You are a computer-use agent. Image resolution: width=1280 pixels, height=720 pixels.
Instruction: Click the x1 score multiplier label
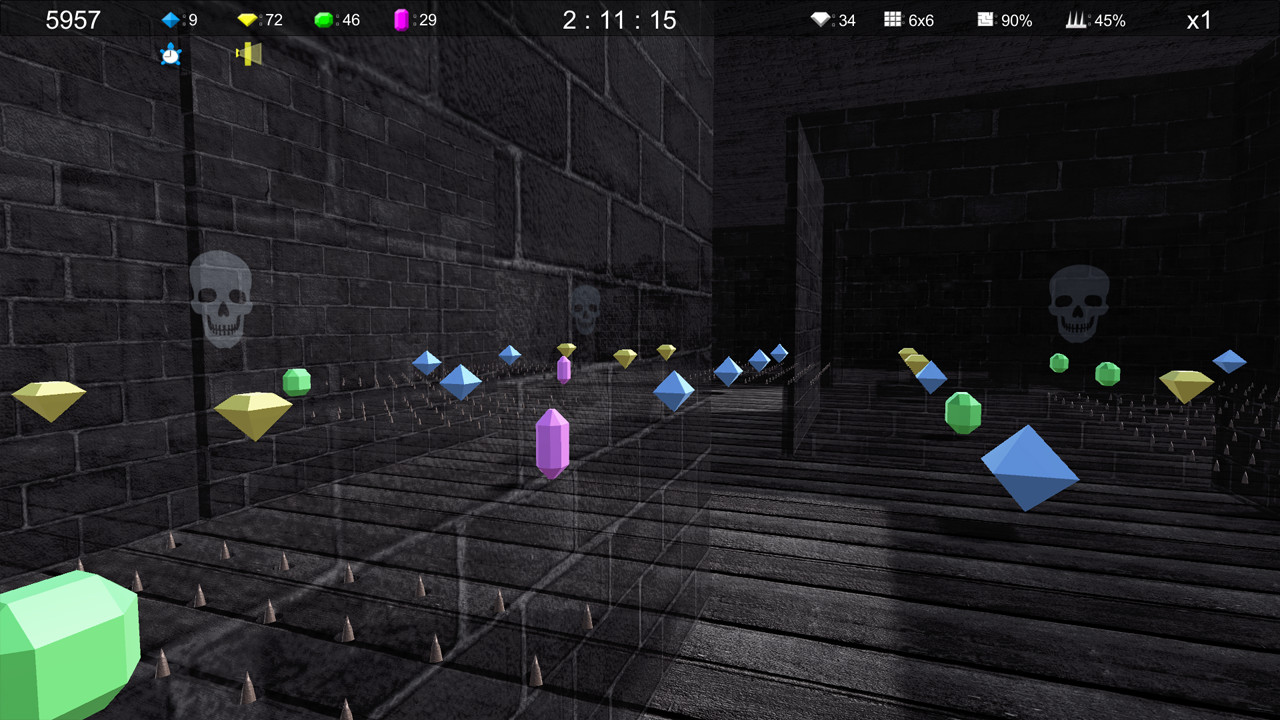[x=1199, y=20]
